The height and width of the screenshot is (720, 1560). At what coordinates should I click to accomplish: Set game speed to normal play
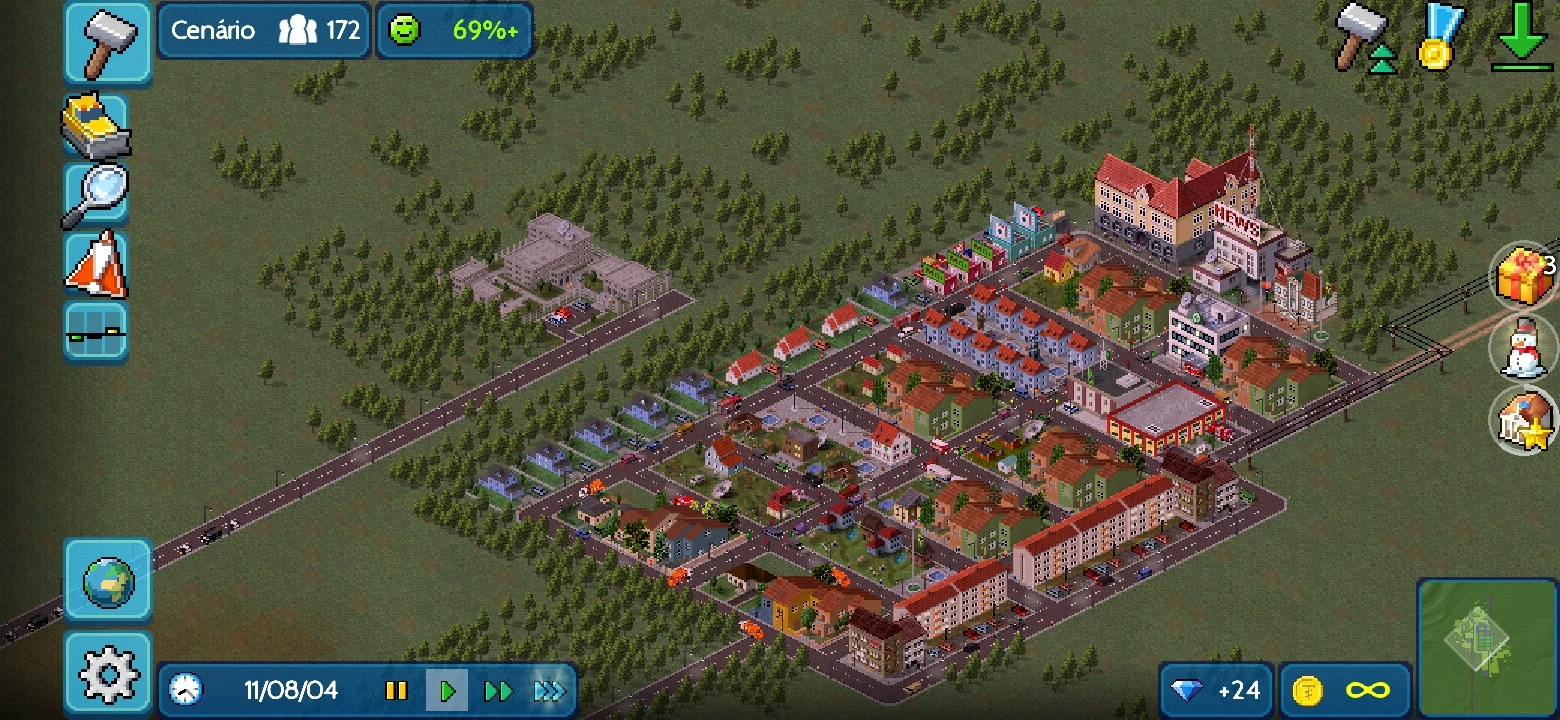pyautogui.click(x=447, y=691)
